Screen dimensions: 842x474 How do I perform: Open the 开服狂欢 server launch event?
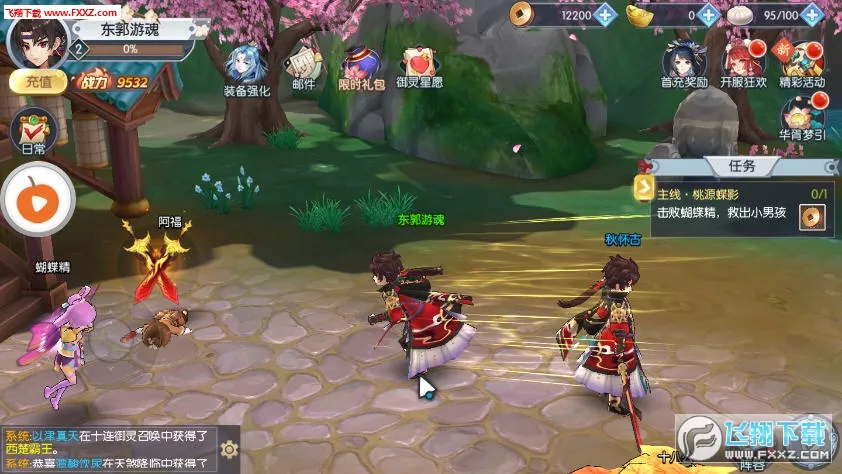point(743,65)
